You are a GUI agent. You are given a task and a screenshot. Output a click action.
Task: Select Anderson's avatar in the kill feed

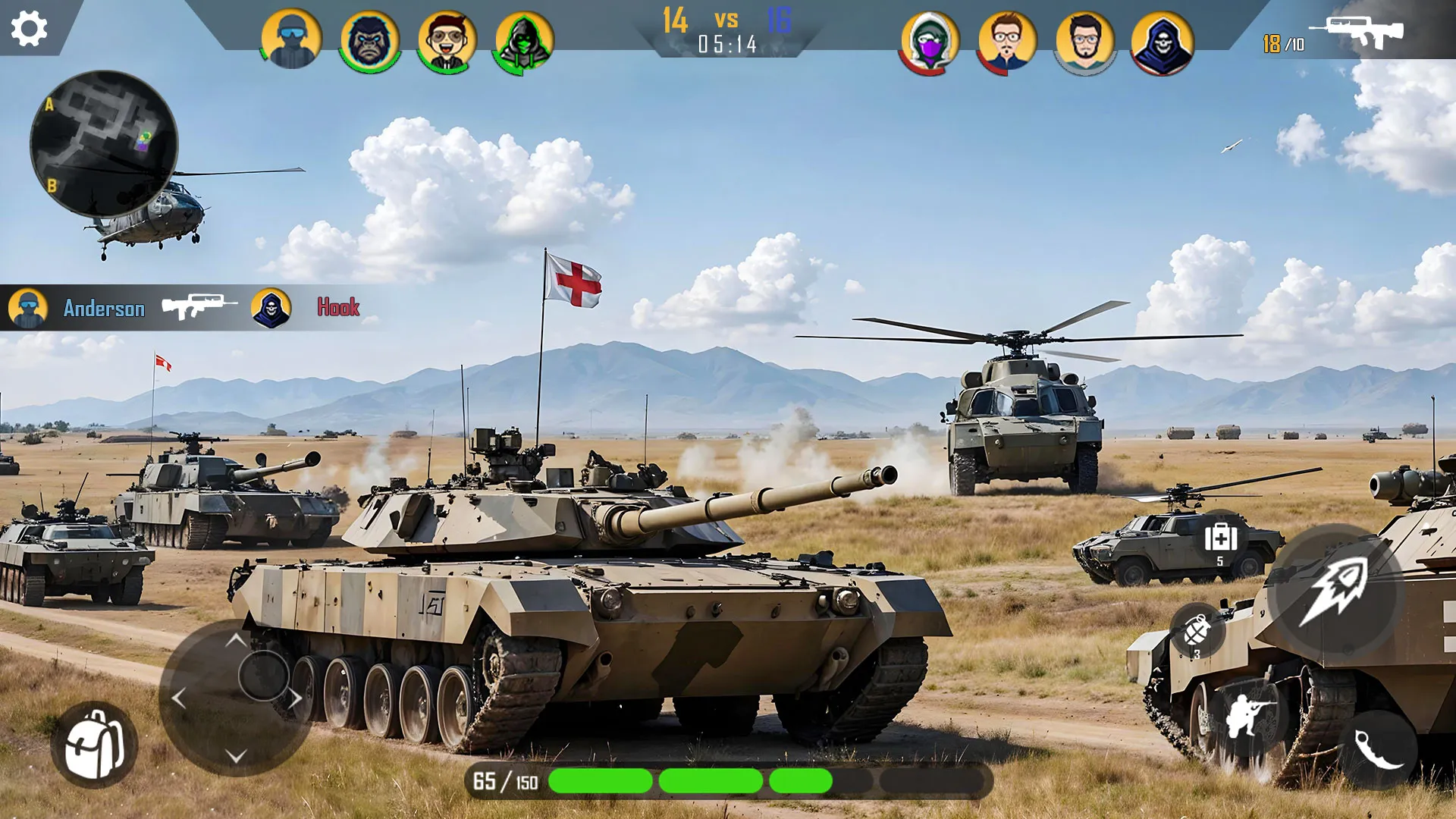pyautogui.click(x=28, y=309)
